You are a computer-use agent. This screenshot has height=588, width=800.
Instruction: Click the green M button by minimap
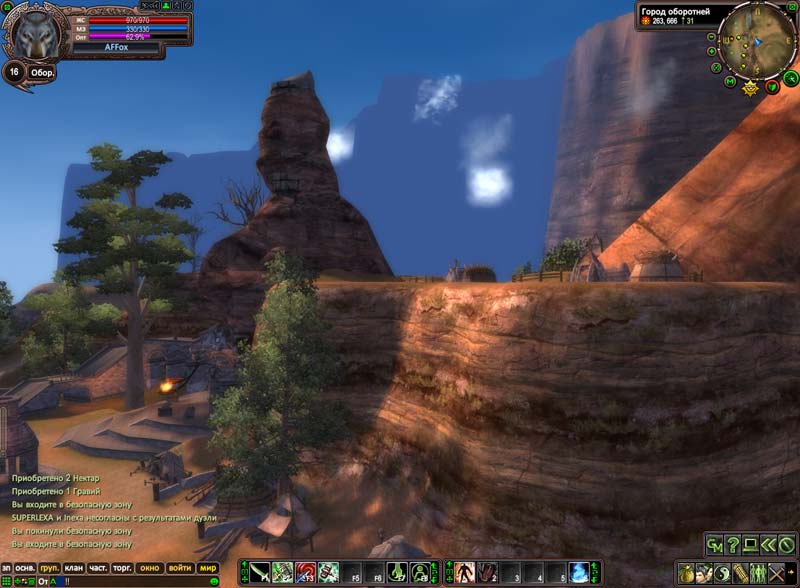click(731, 80)
